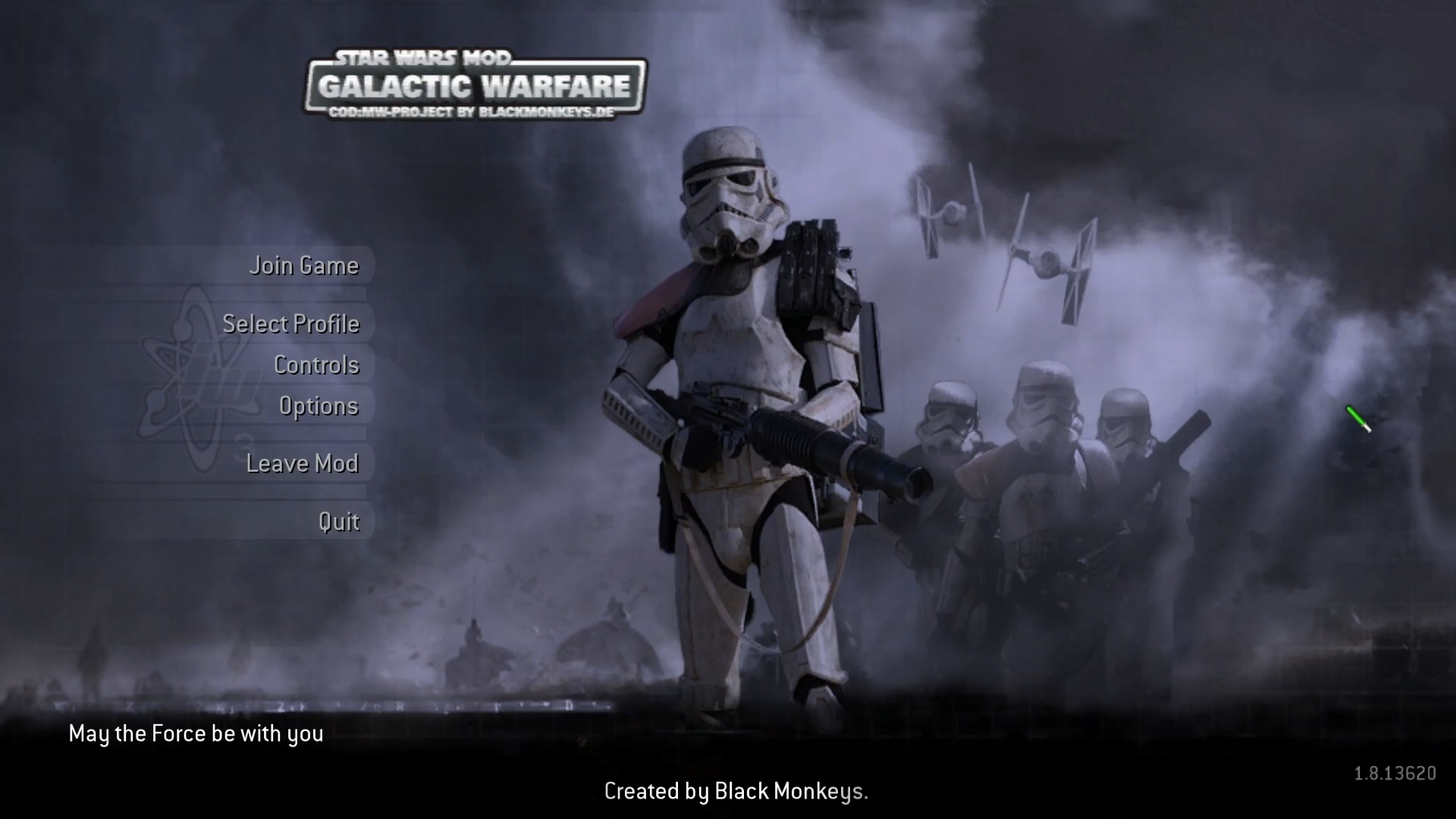Image resolution: width=1456 pixels, height=819 pixels.
Task: Click the May the Force be with you message
Action: (196, 733)
